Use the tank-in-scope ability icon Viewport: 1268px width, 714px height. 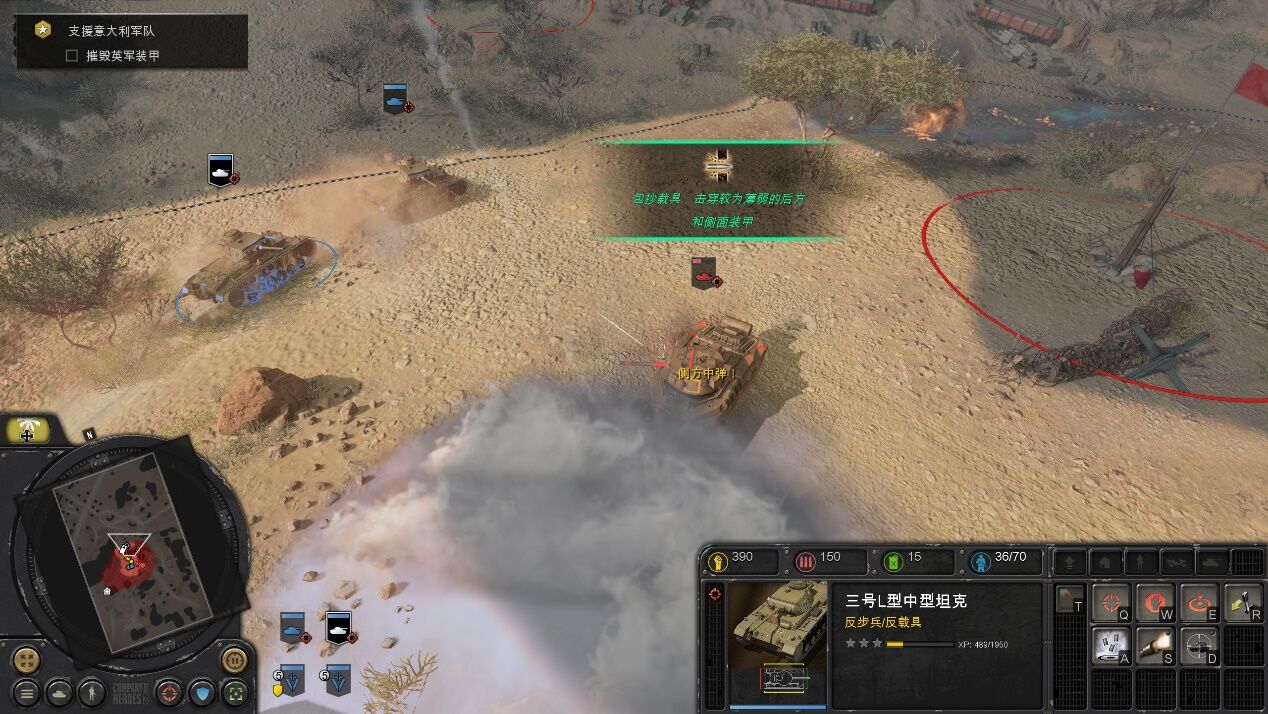coord(1198,645)
